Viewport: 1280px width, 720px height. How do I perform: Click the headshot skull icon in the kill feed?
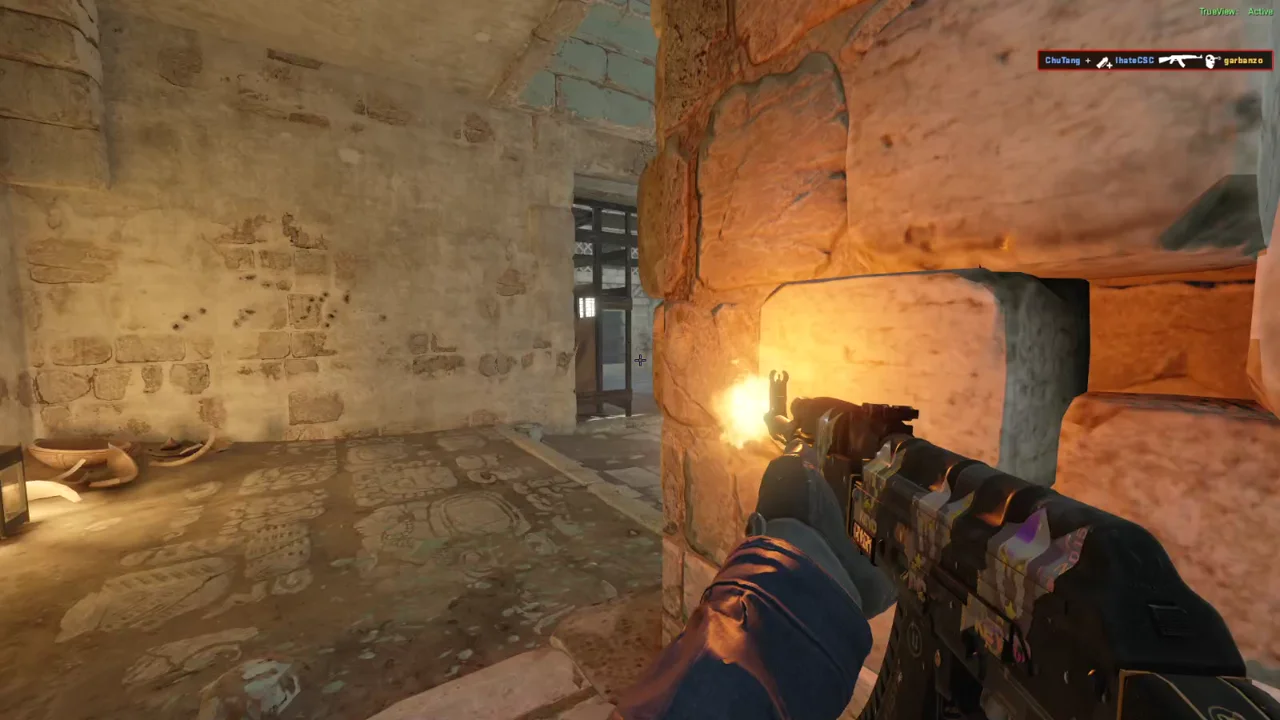pos(1210,60)
